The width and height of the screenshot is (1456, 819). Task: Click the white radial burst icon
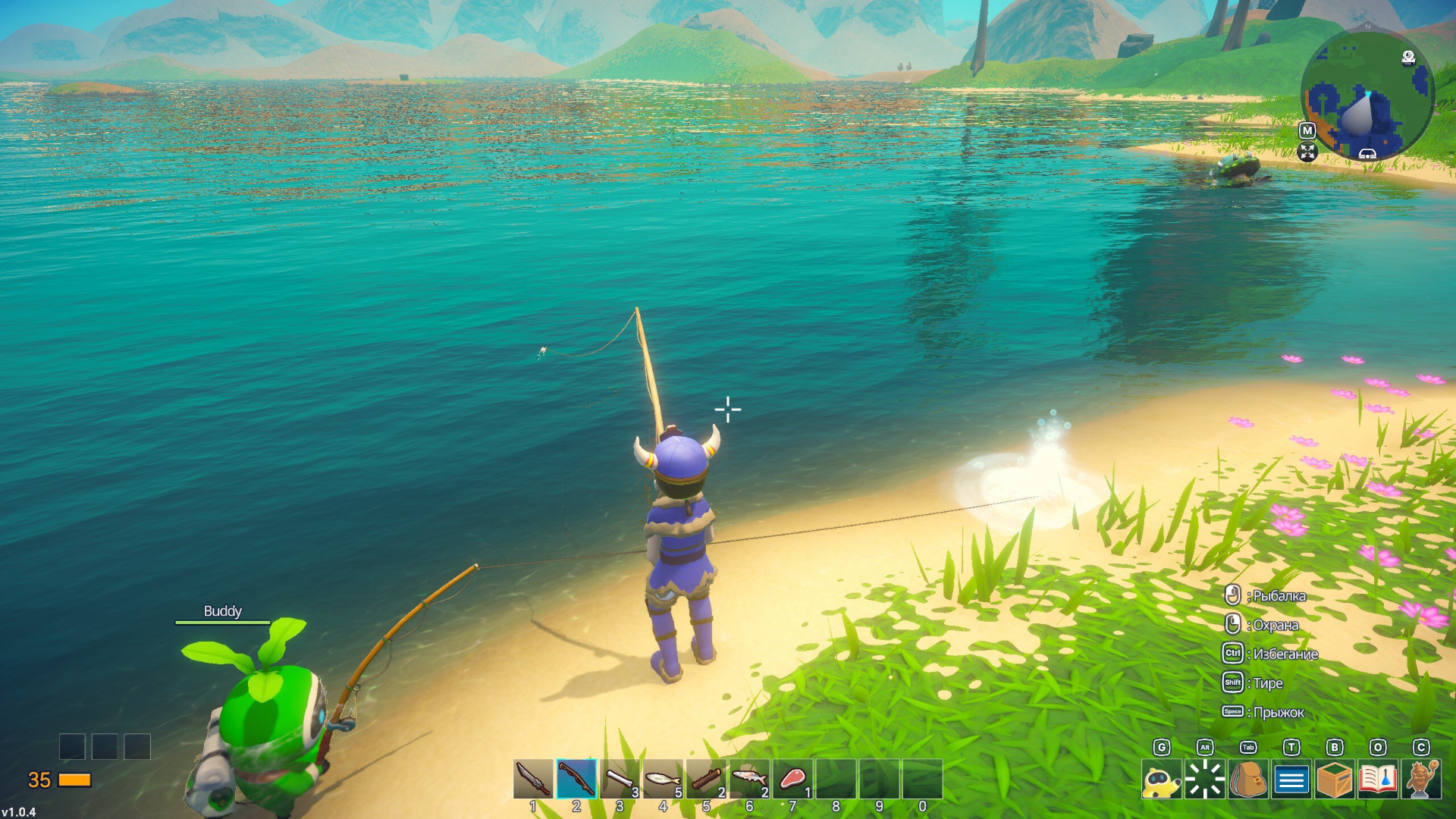pyautogui.click(x=1204, y=780)
